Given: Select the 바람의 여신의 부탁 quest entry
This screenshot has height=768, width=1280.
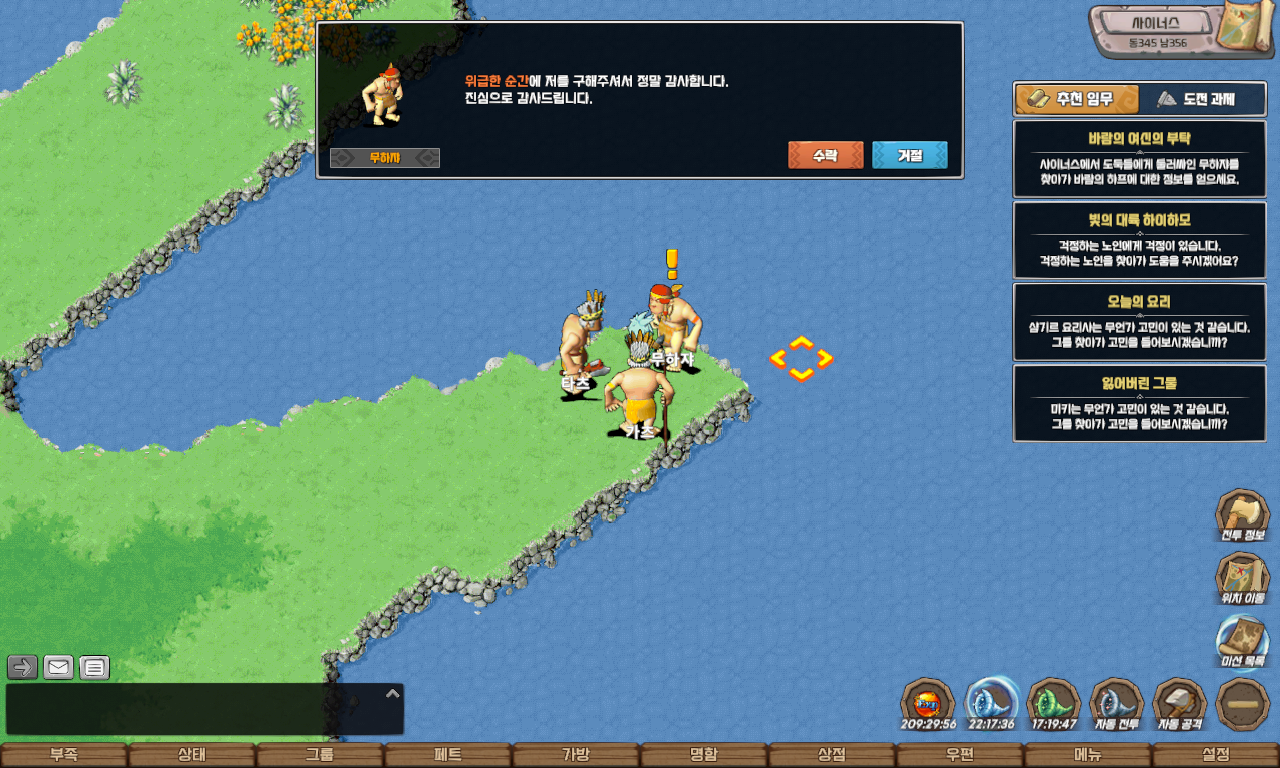Looking at the screenshot, I should (x=1139, y=158).
